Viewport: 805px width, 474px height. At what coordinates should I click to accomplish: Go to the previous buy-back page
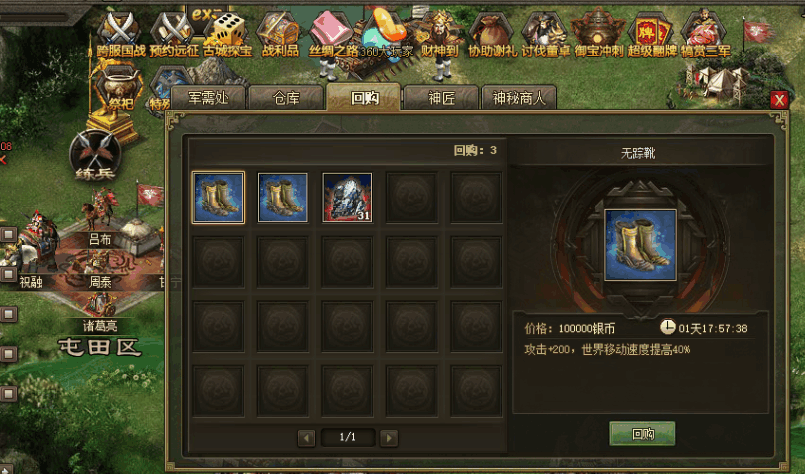coord(307,438)
